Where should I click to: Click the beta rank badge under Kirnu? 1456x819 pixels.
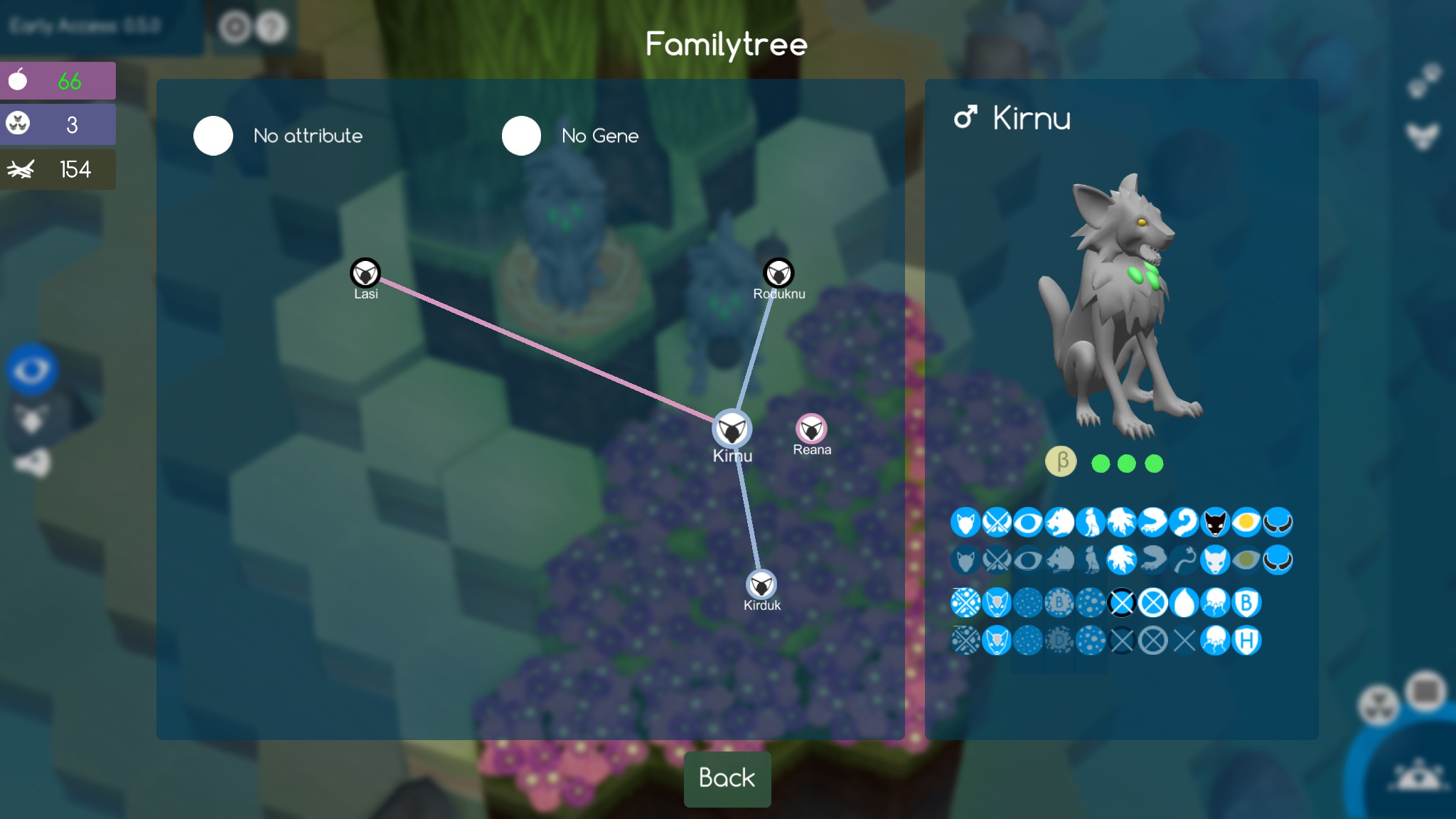(x=1061, y=461)
